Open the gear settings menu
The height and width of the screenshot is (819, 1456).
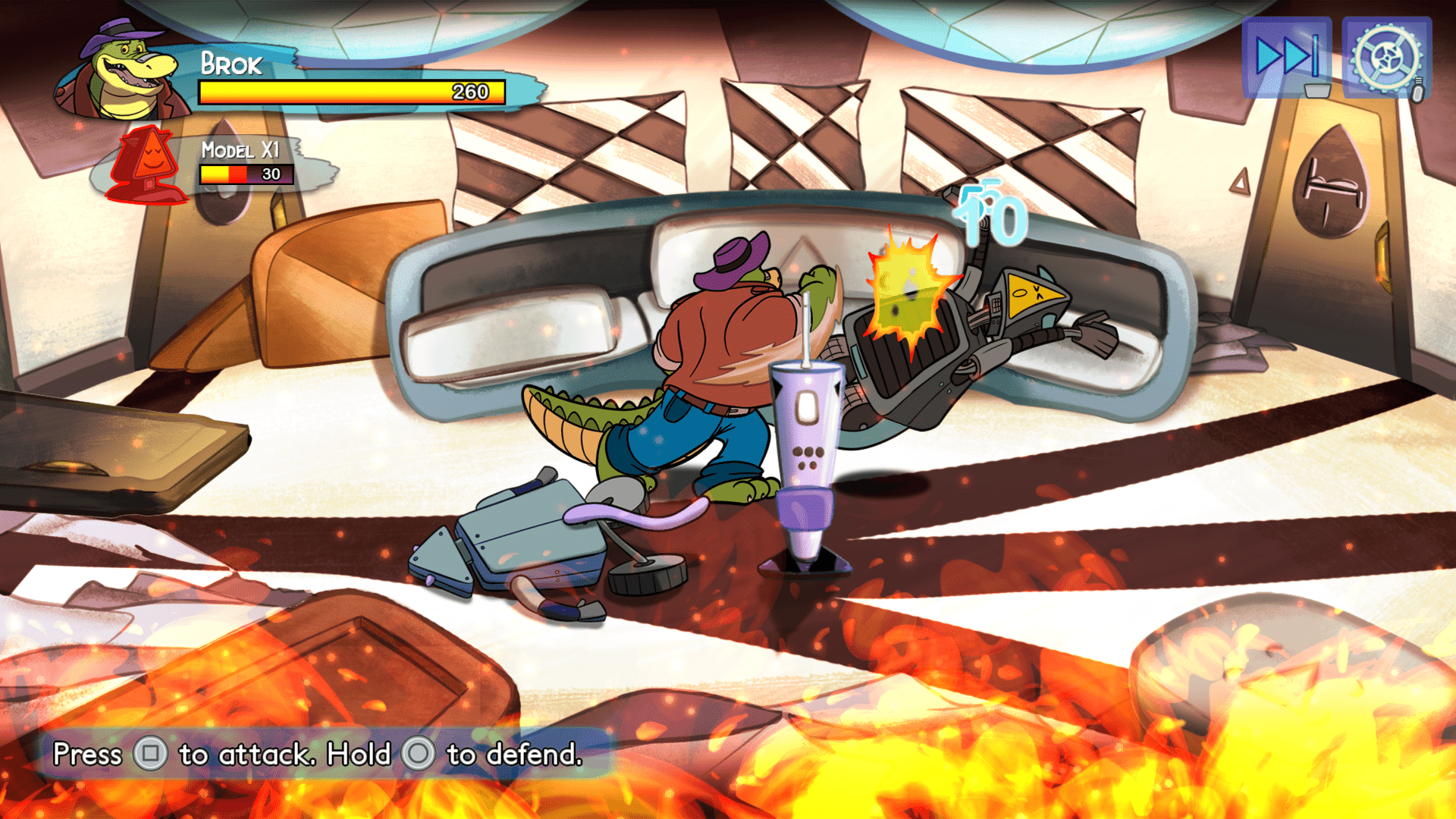pos(1386,58)
